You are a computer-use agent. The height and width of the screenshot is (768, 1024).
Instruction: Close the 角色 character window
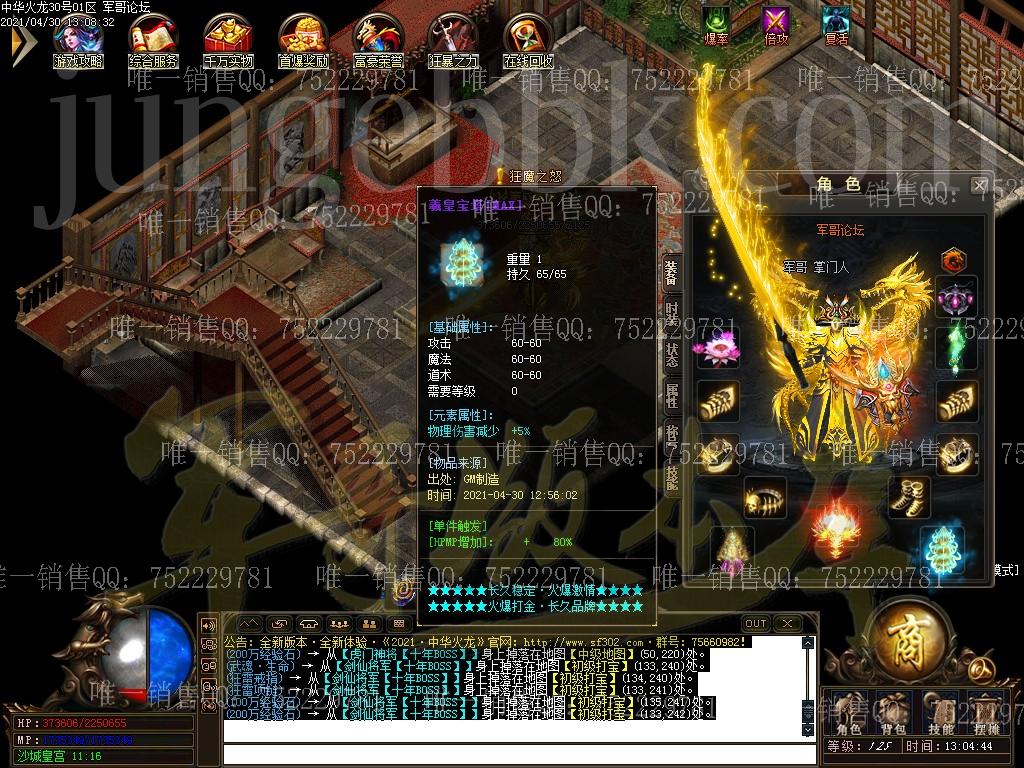click(x=979, y=185)
